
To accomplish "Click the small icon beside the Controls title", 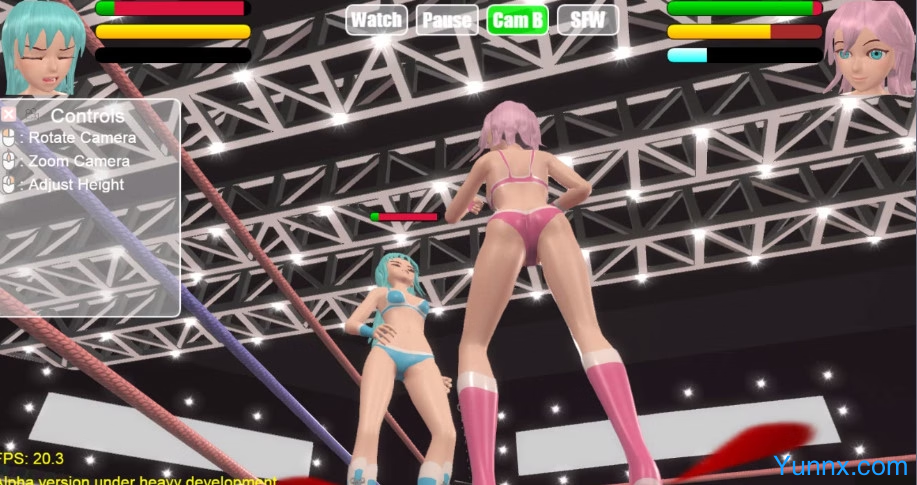I will point(32,114).
